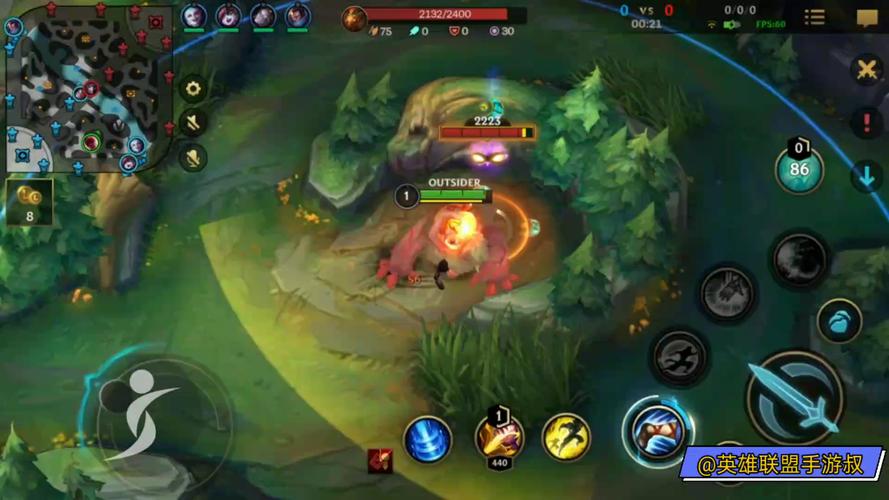Tap the teal ward trinket showing 86
The image size is (889, 500).
click(799, 168)
